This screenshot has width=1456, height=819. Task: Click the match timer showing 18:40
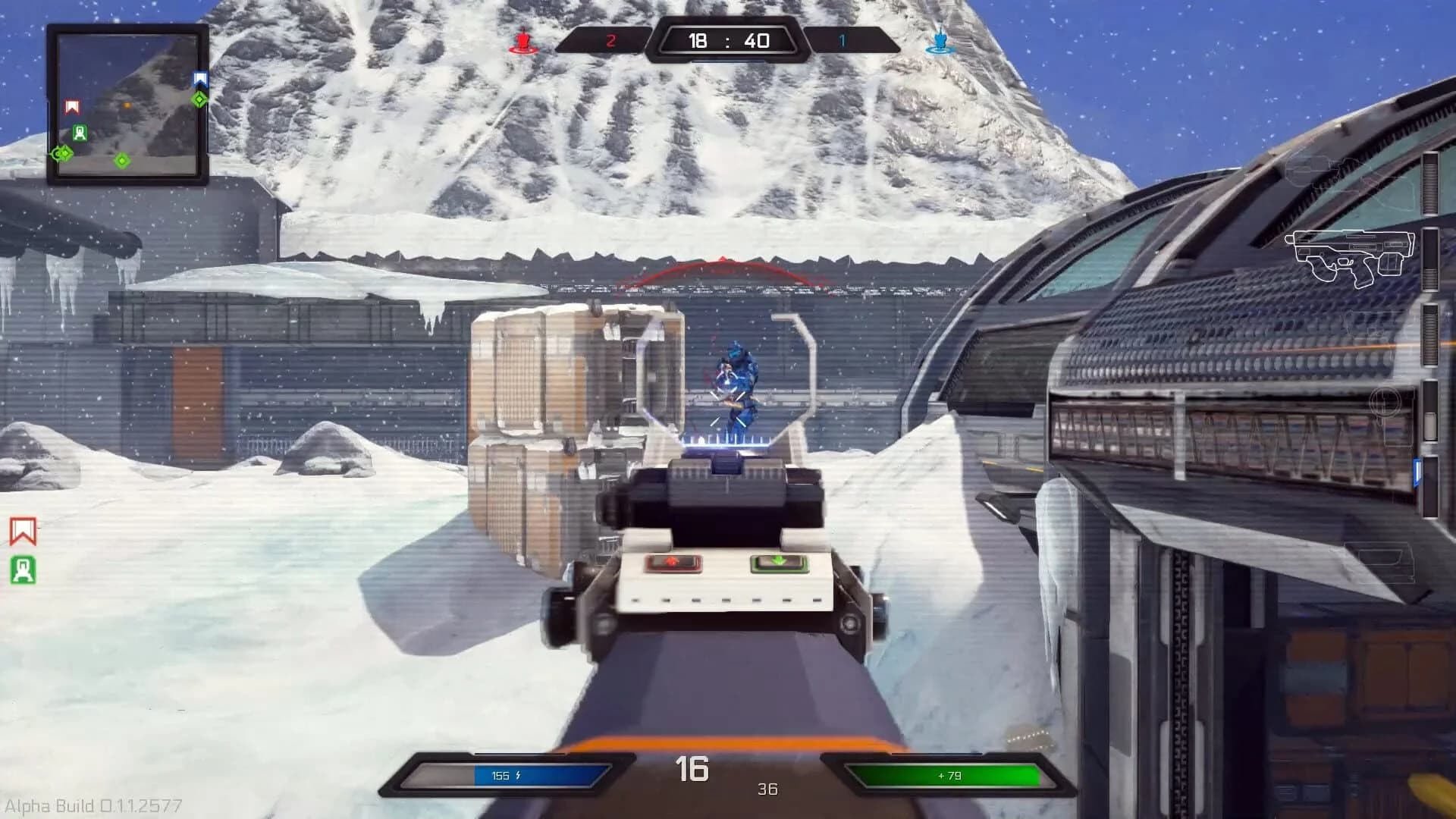point(728,39)
